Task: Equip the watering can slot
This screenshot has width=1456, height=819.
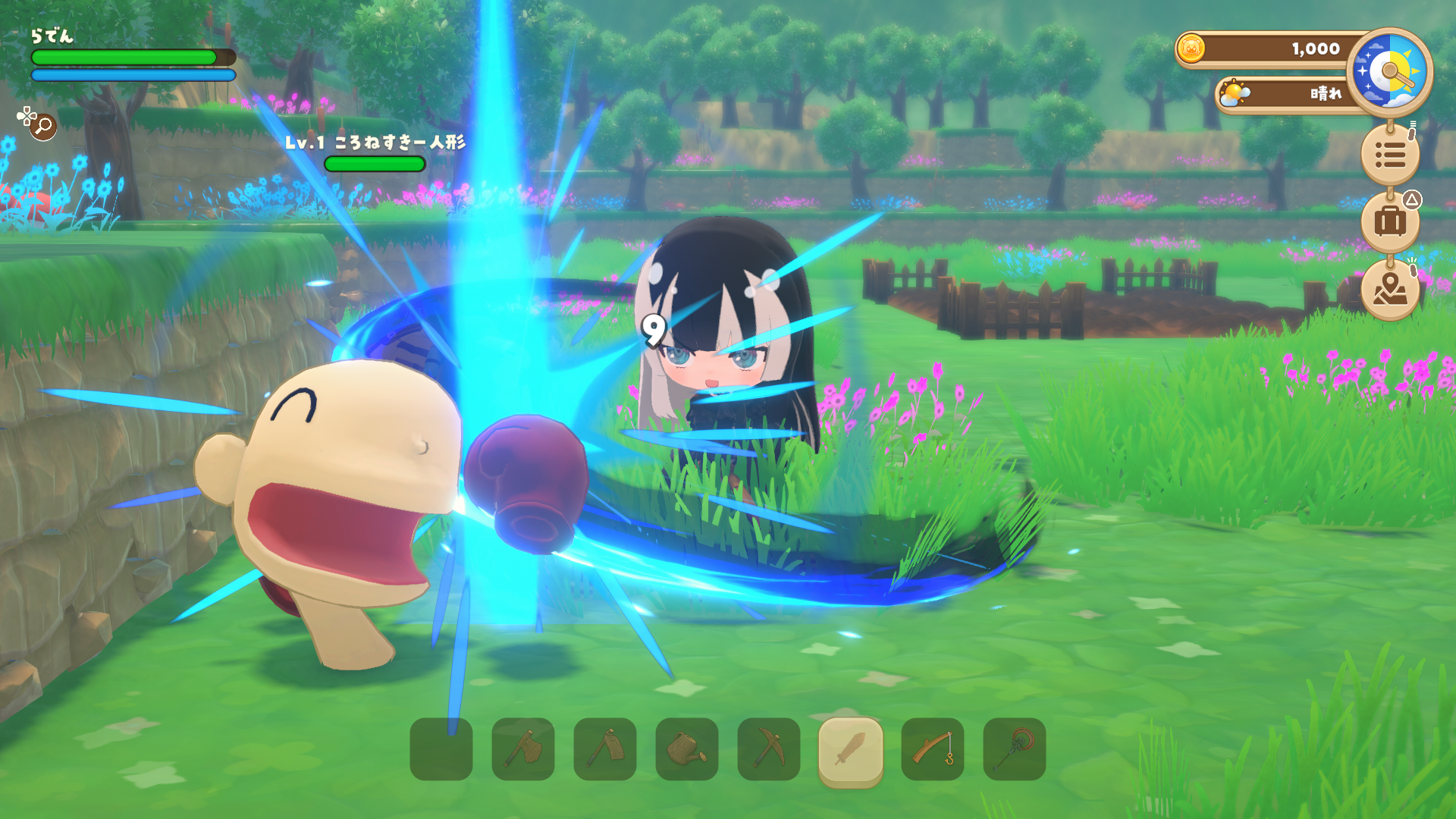Action: click(687, 749)
